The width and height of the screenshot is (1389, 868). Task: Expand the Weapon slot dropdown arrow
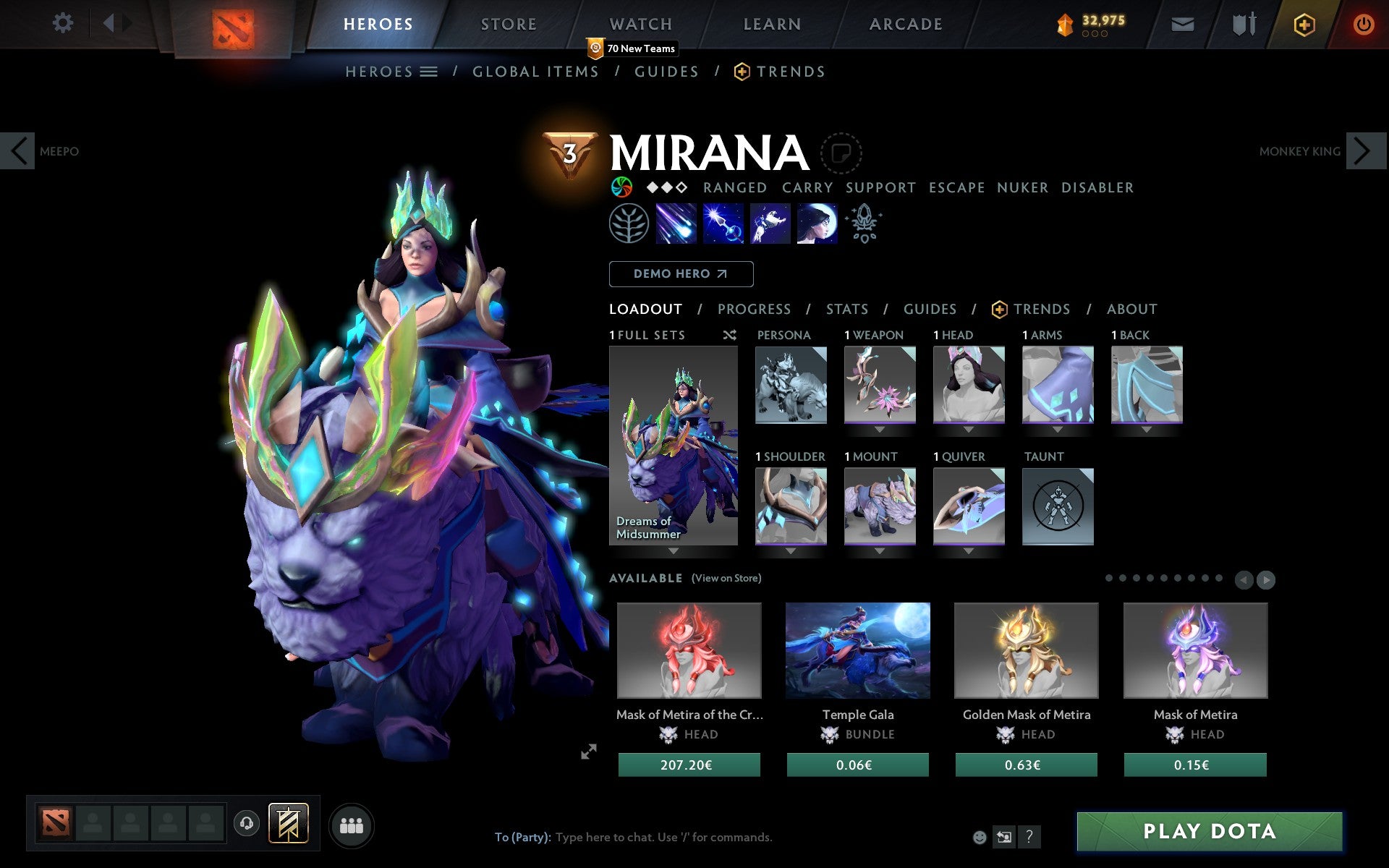point(879,428)
